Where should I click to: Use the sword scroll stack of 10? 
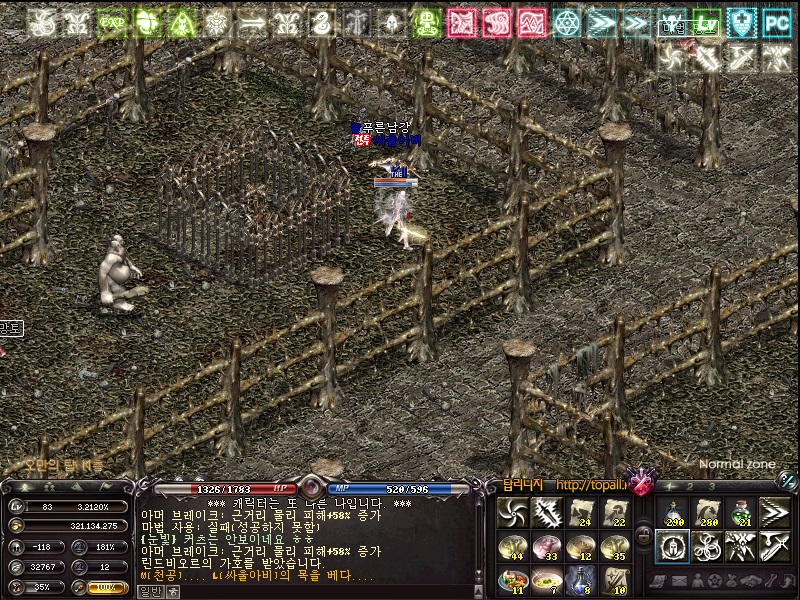point(617,579)
